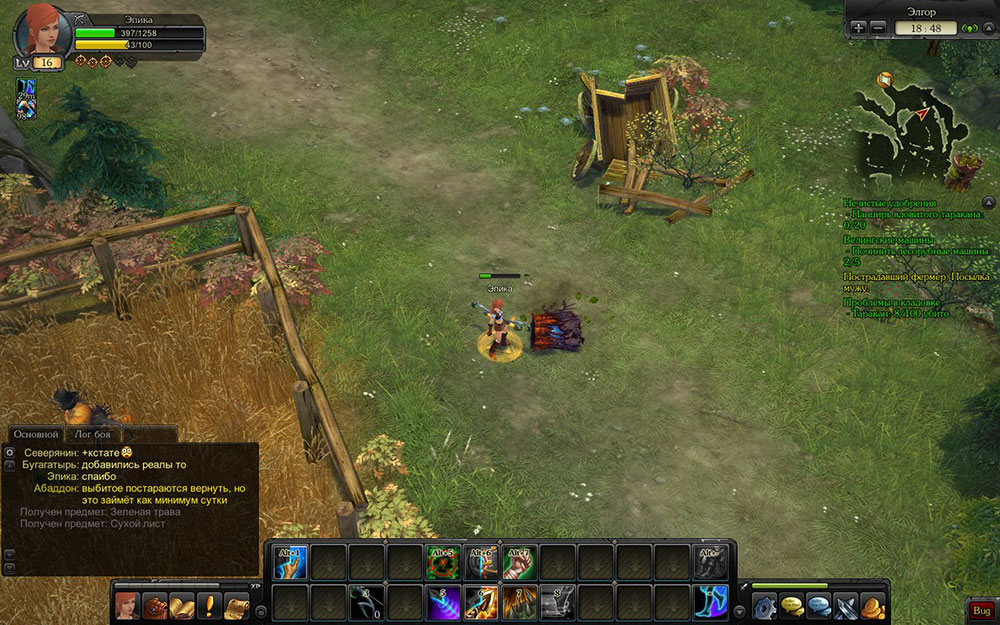Select the Основной chat tab
Image resolution: width=1000 pixels, height=625 pixels.
(x=34, y=434)
